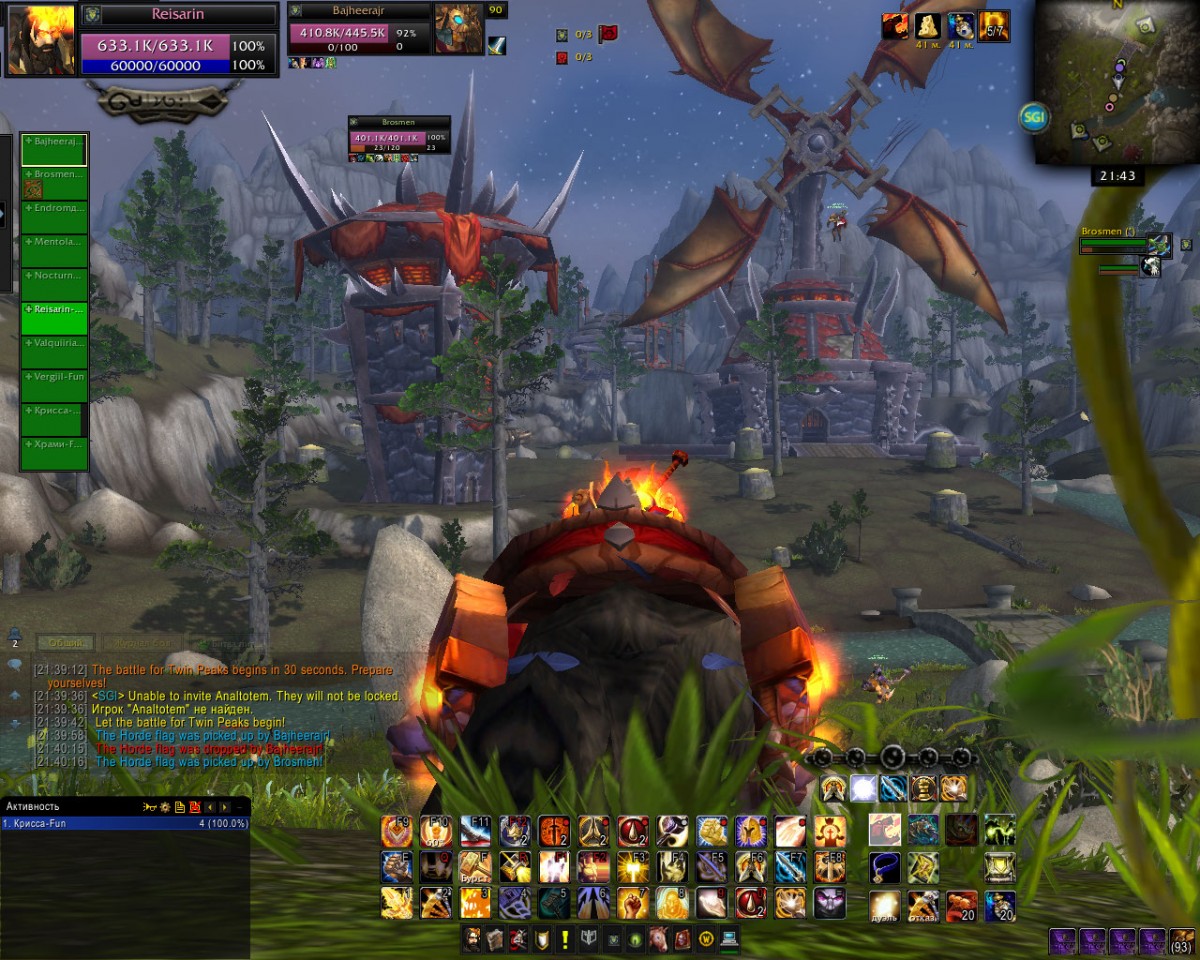
Task: Click Bajheerajr's target portrait
Action: tap(458, 29)
